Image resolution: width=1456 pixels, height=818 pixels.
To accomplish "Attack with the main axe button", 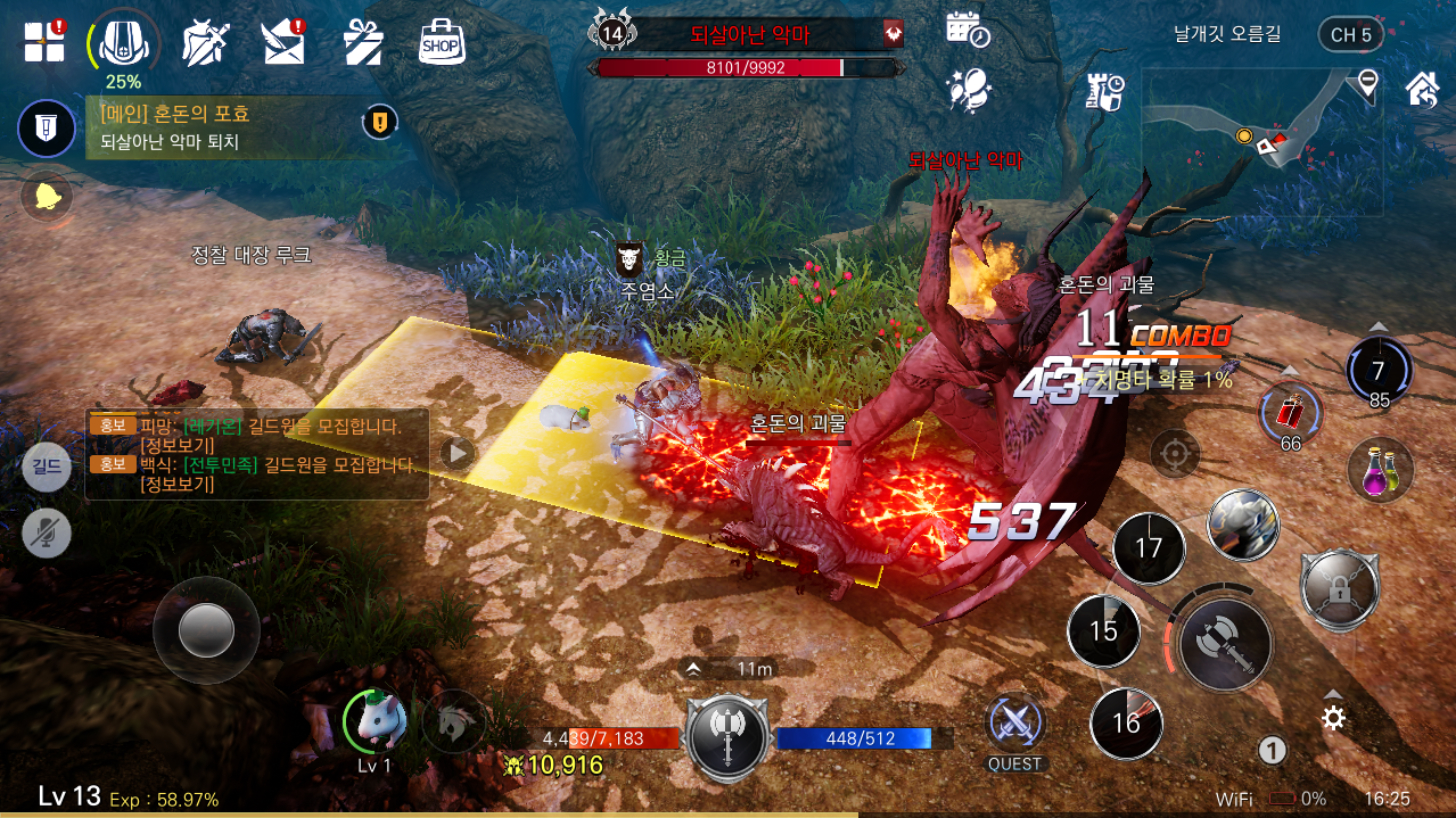I will click(1225, 644).
